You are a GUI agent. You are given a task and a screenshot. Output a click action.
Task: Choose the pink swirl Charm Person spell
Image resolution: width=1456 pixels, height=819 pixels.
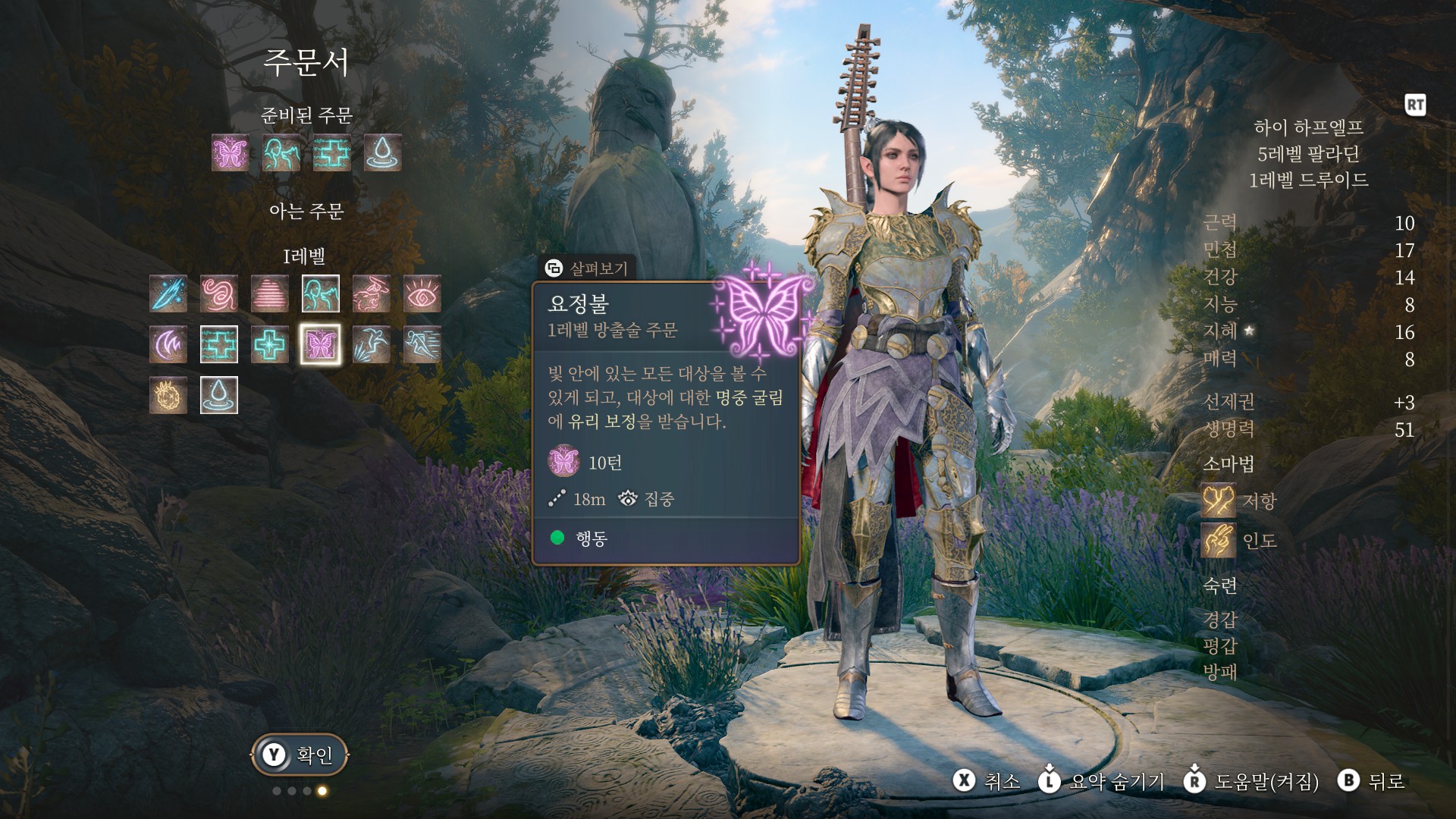[219, 294]
